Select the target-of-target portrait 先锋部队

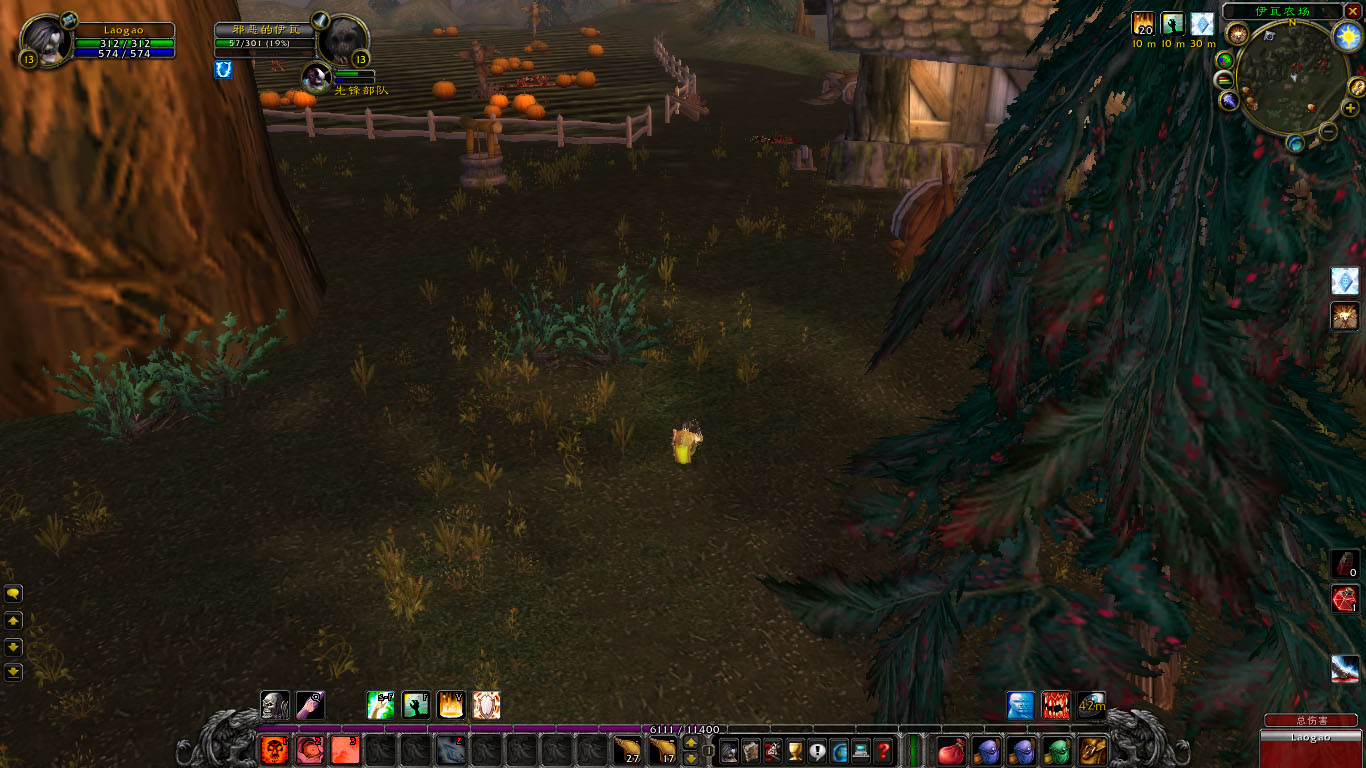point(317,76)
